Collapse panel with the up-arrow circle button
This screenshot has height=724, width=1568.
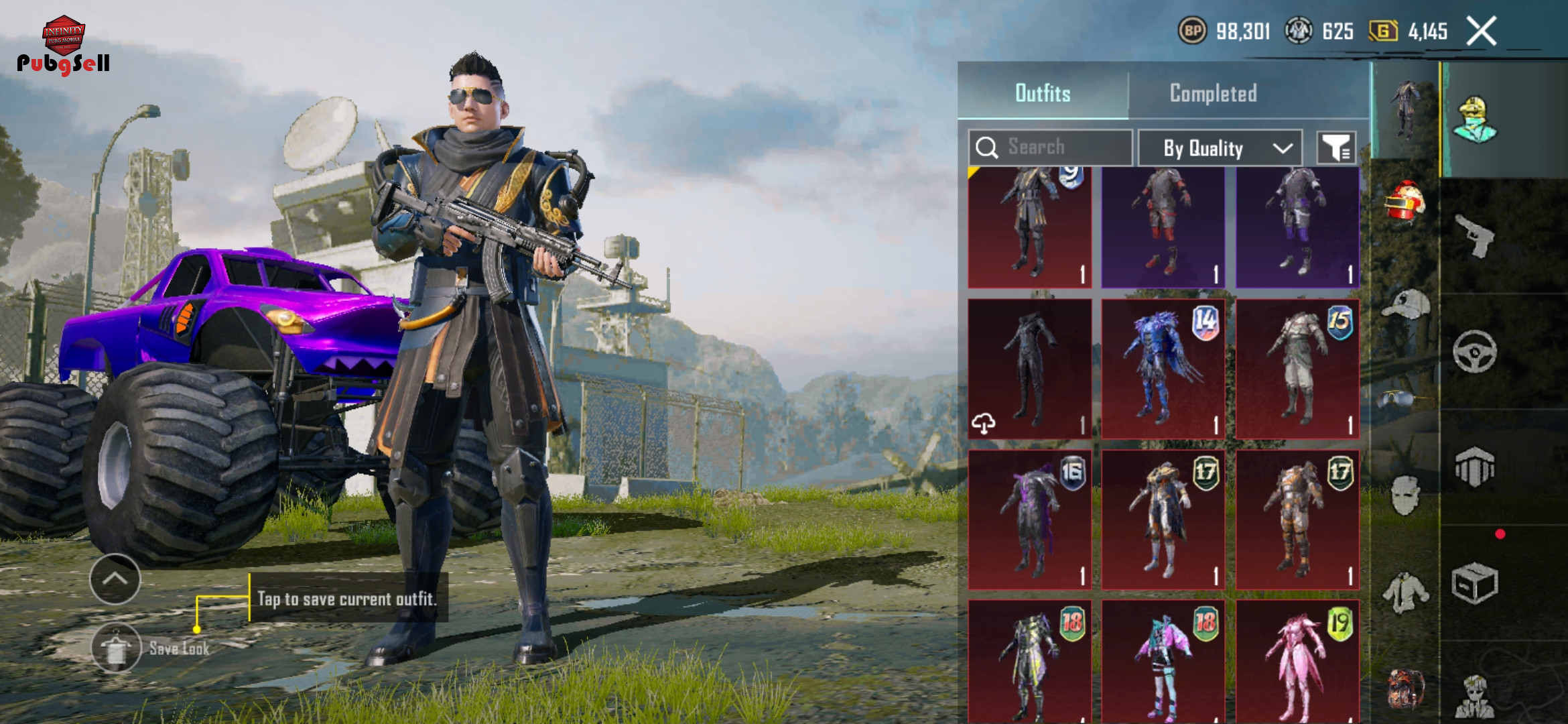point(115,579)
